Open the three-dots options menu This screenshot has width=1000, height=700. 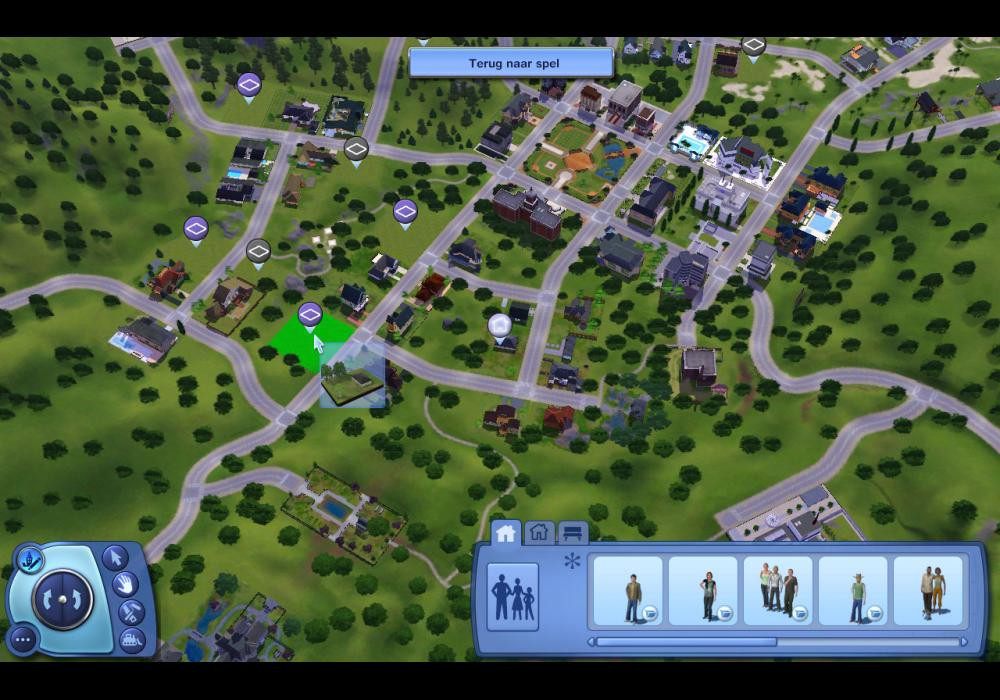(23, 638)
